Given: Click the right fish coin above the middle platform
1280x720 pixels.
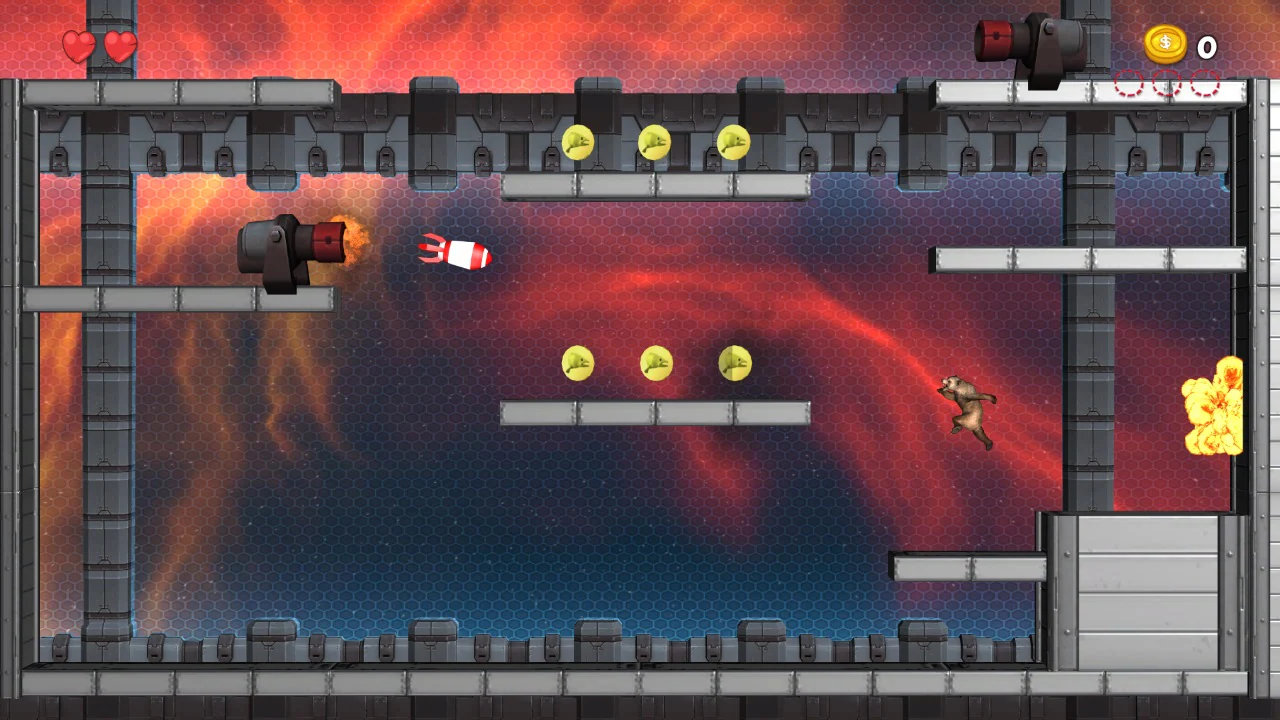Looking at the screenshot, I should click(733, 364).
